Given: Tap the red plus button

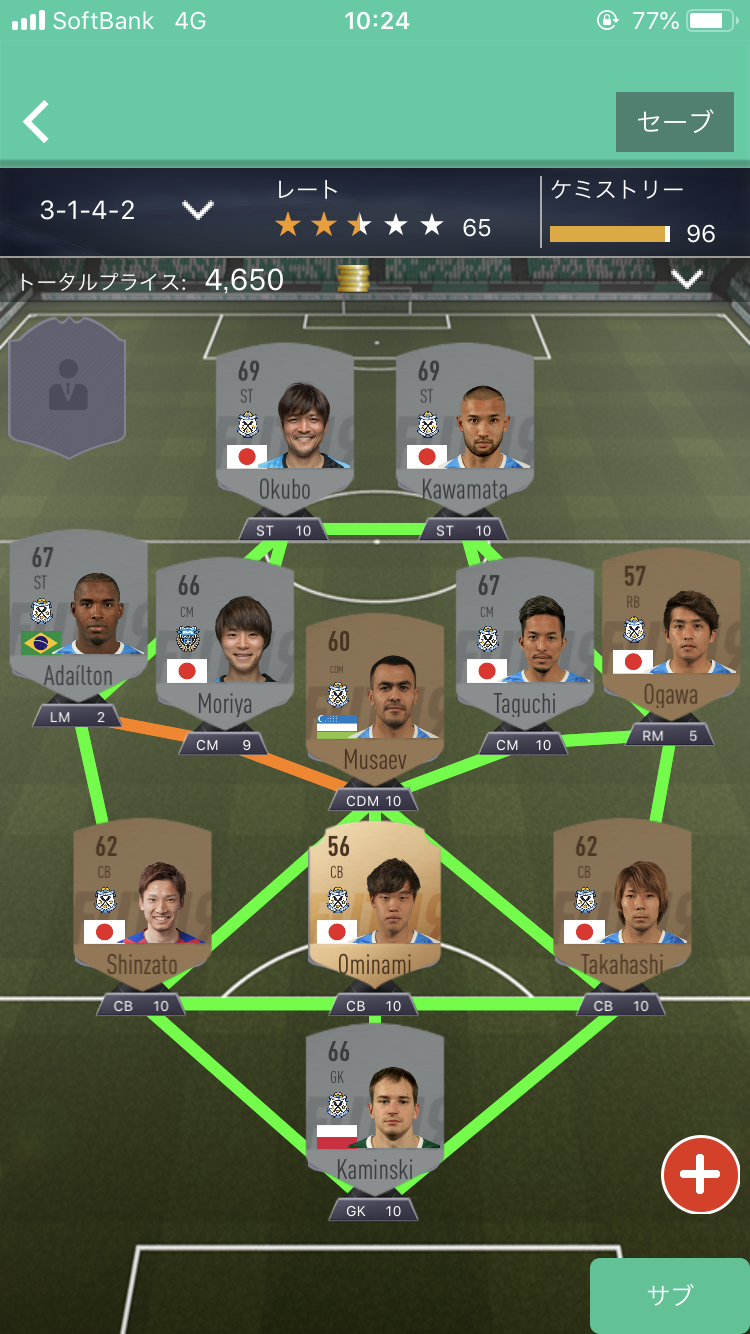Looking at the screenshot, I should 700,1175.
